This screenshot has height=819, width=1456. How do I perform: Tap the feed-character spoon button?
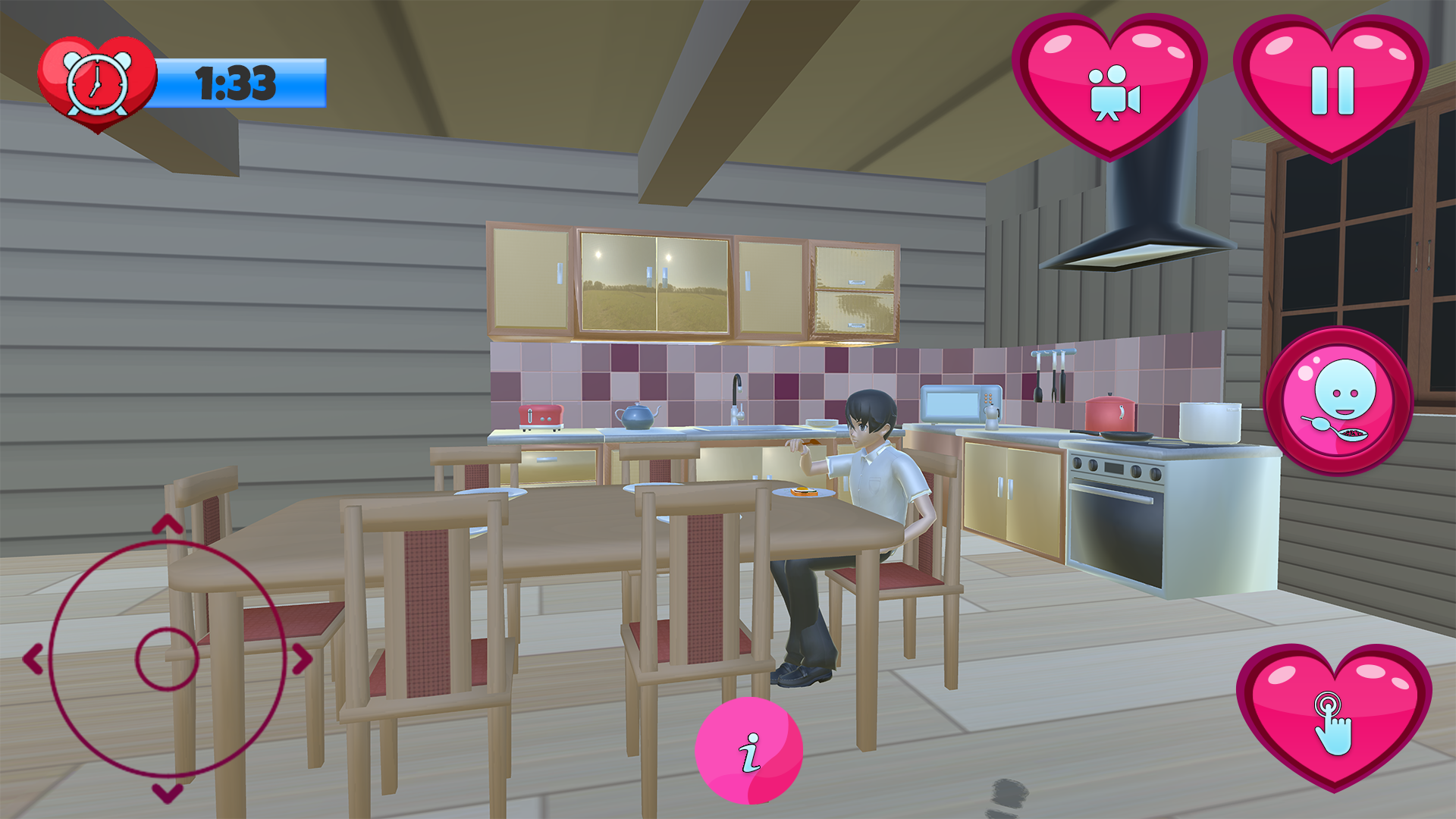click(1338, 400)
